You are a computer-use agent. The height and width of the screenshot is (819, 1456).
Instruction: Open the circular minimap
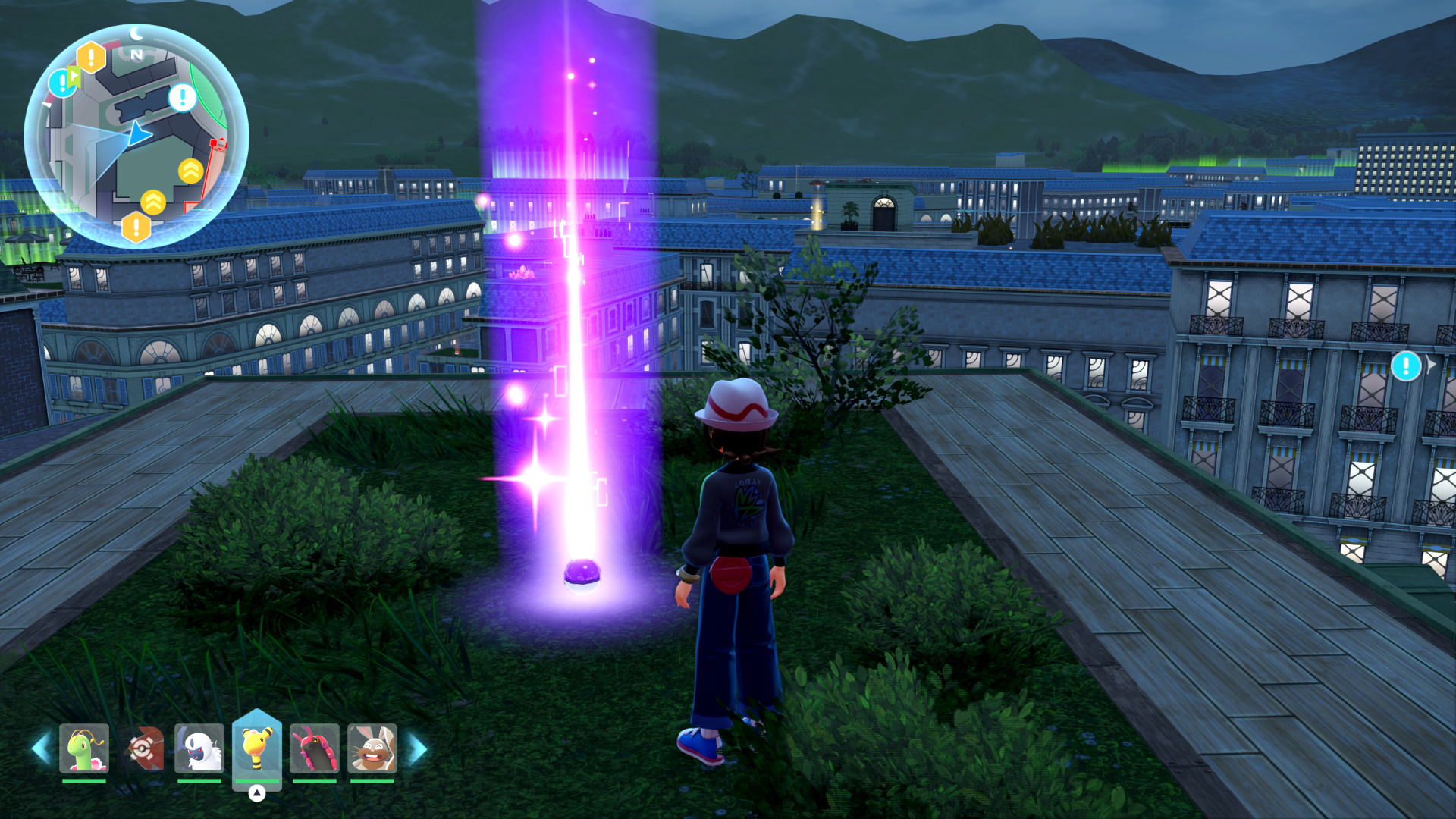tap(136, 136)
